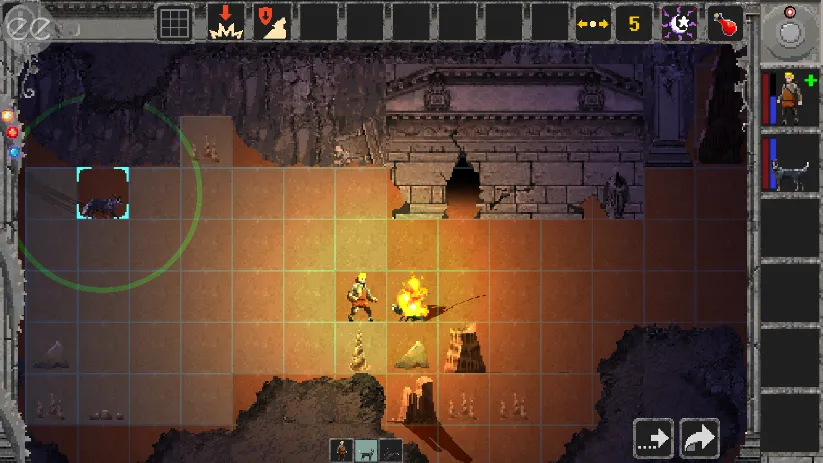
Task: Select the yellow movement arrows icon
Action: tap(593, 22)
